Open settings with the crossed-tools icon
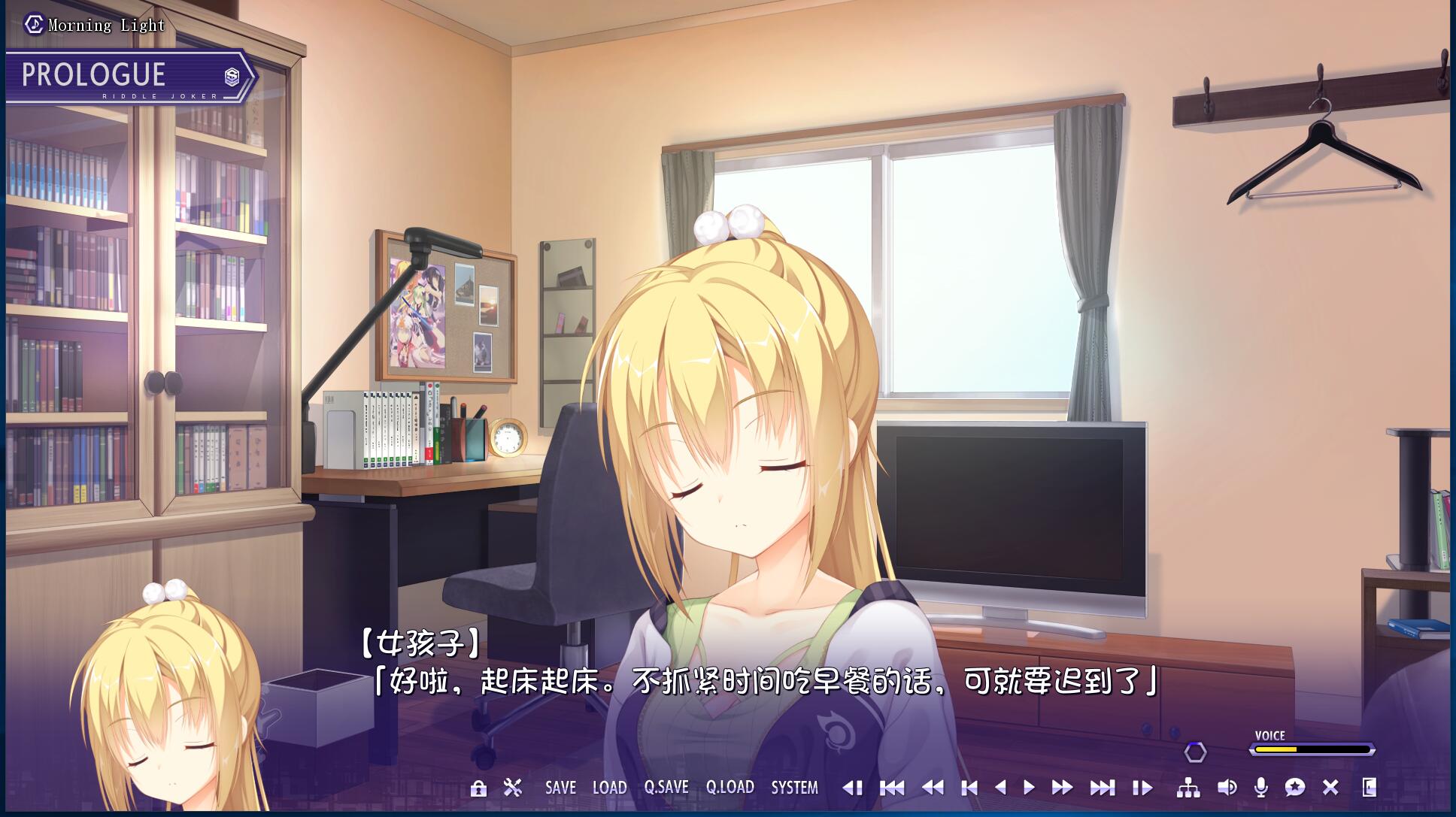The width and height of the screenshot is (1456, 817). pyautogui.click(x=512, y=788)
